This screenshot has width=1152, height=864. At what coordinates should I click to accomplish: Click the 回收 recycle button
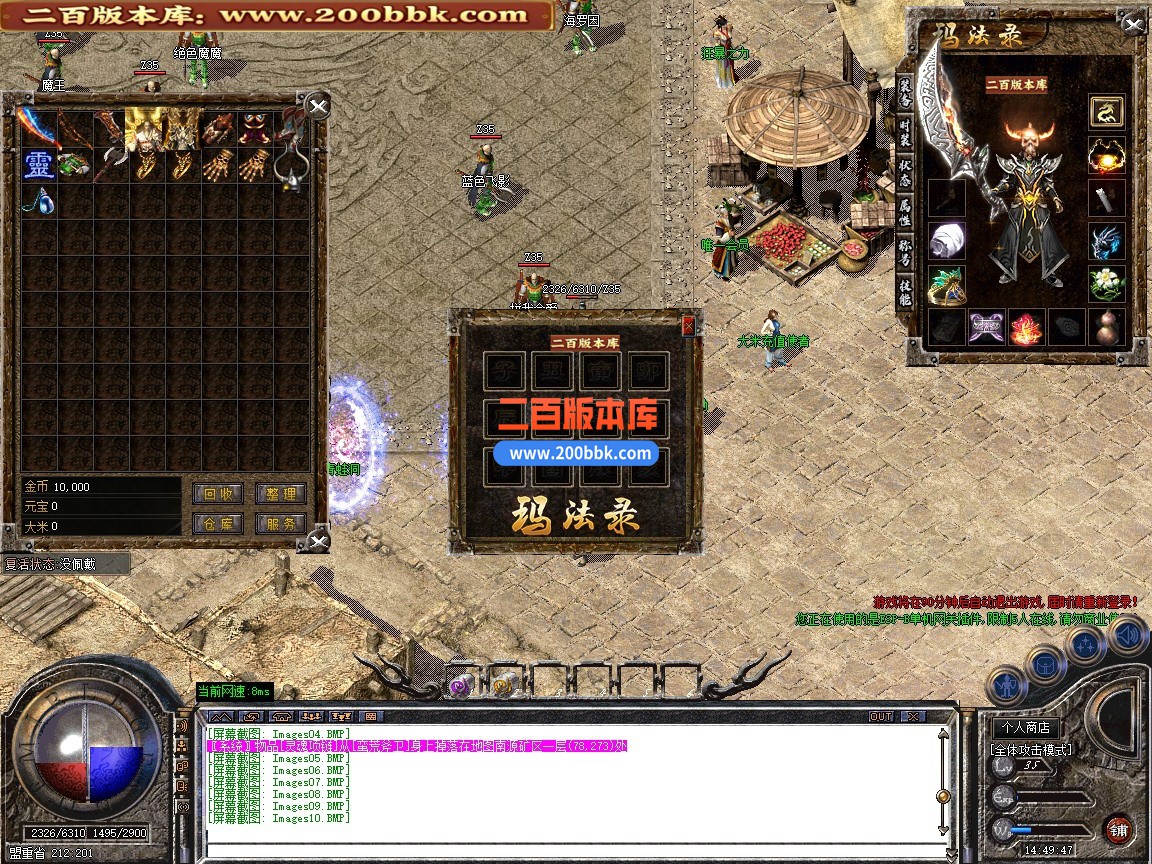217,494
